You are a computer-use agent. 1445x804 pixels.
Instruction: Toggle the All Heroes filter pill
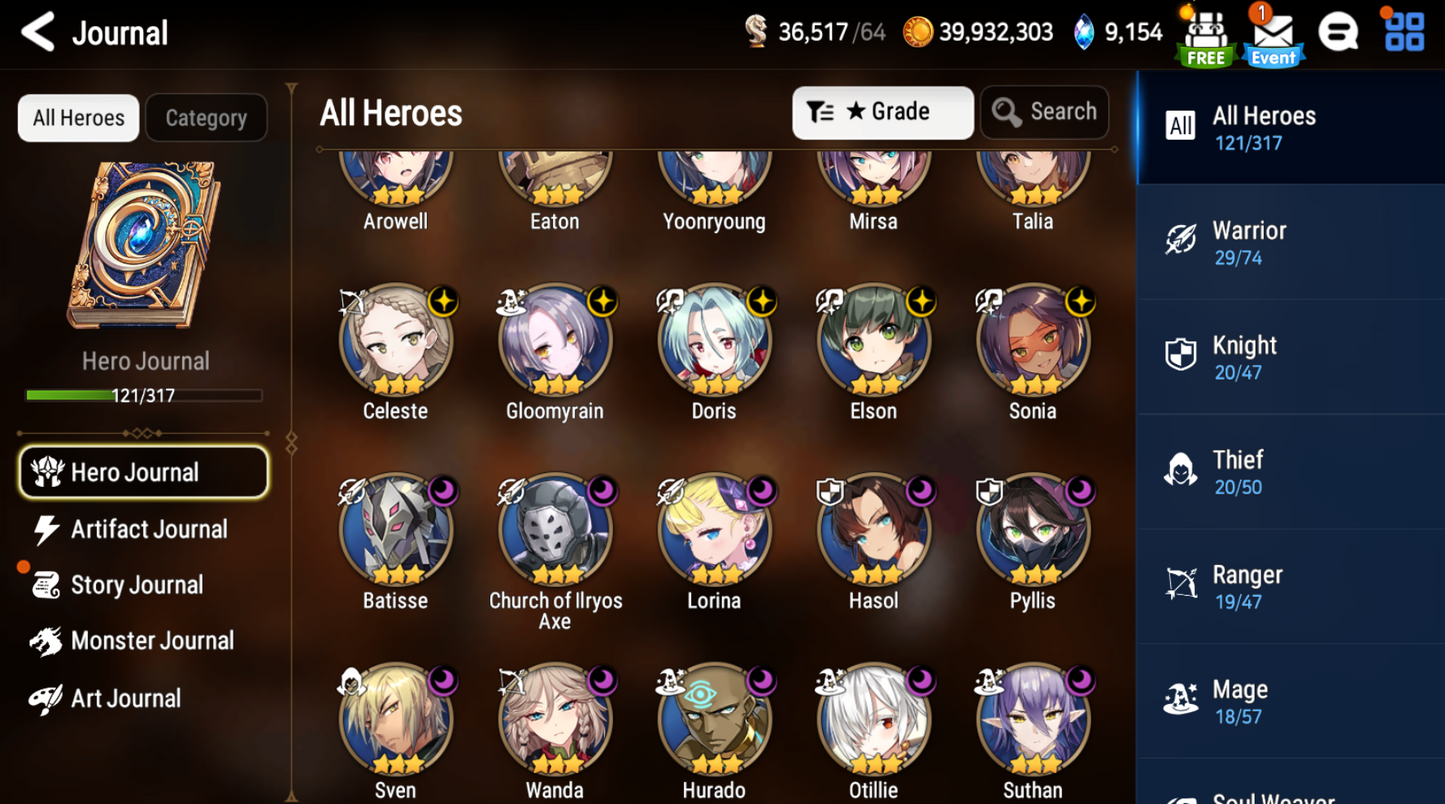click(77, 117)
